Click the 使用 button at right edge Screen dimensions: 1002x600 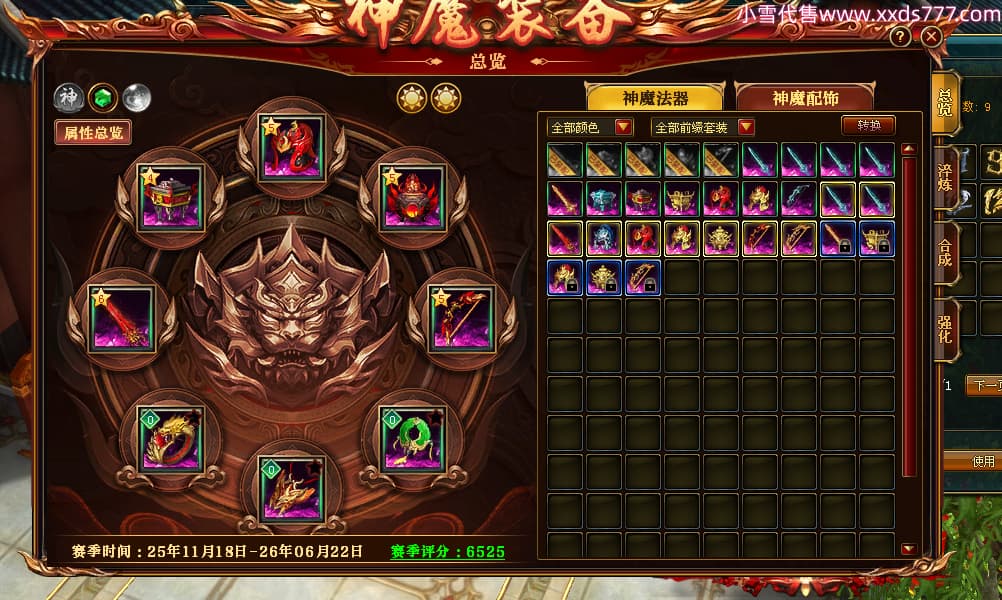coord(984,461)
